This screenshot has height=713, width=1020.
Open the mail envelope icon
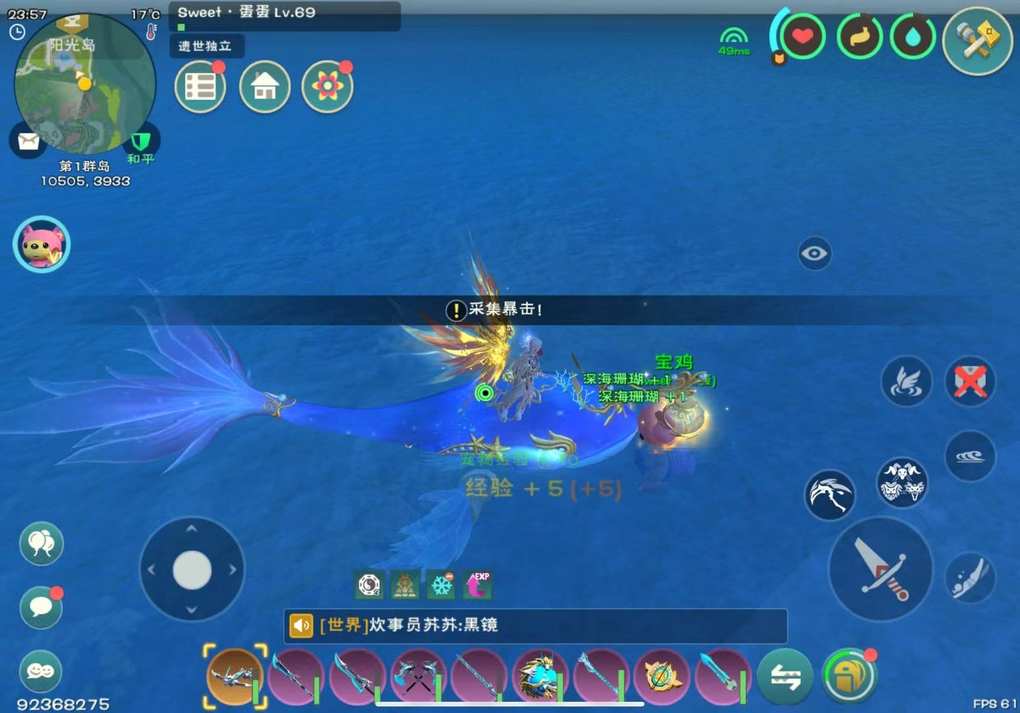click(x=27, y=139)
